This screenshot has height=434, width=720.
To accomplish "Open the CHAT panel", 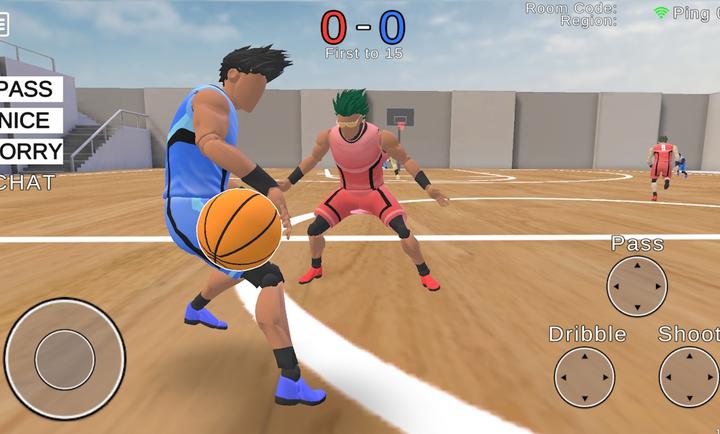I will tap(27, 183).
